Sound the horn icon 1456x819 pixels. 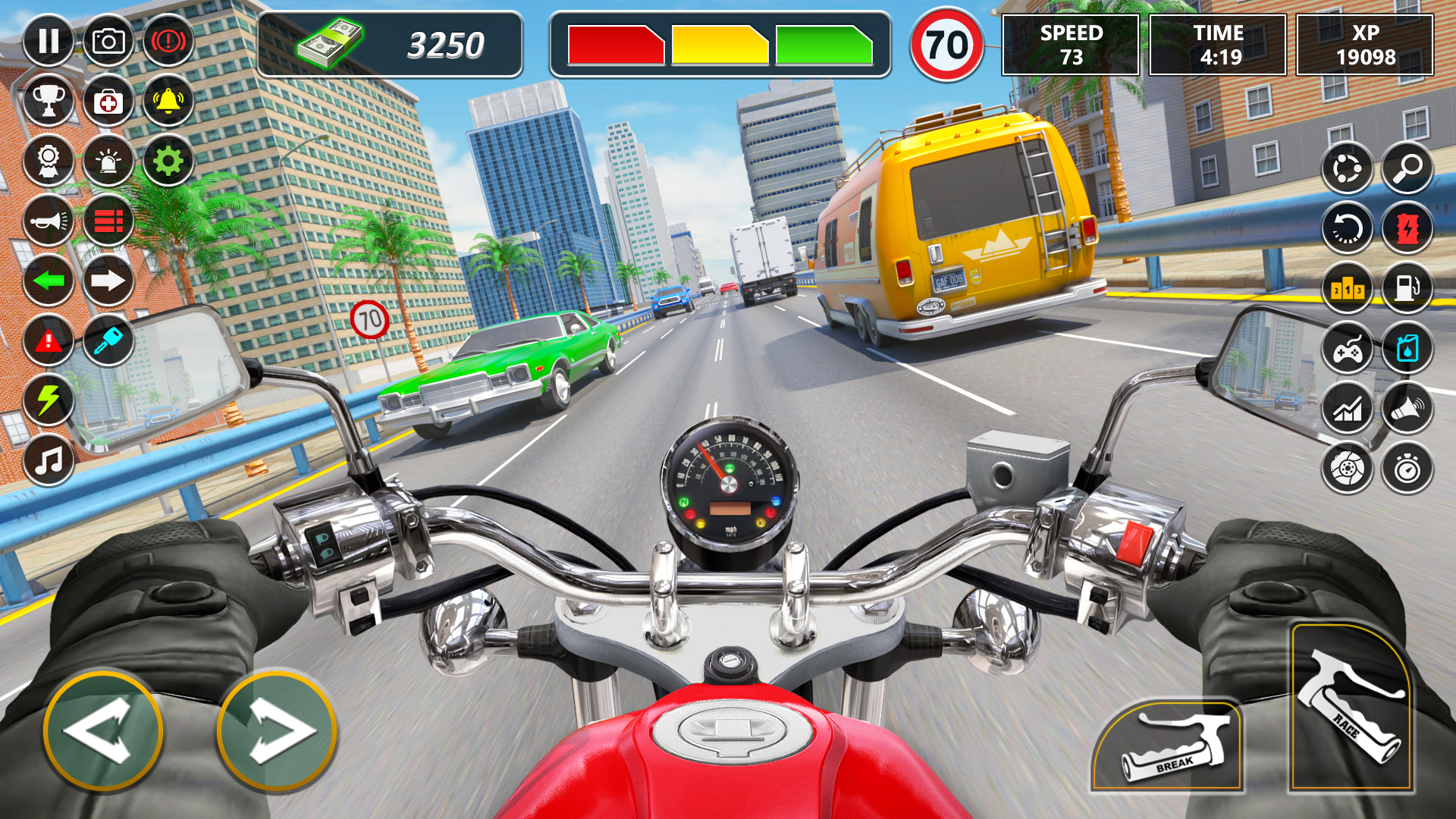pos(49,221)
